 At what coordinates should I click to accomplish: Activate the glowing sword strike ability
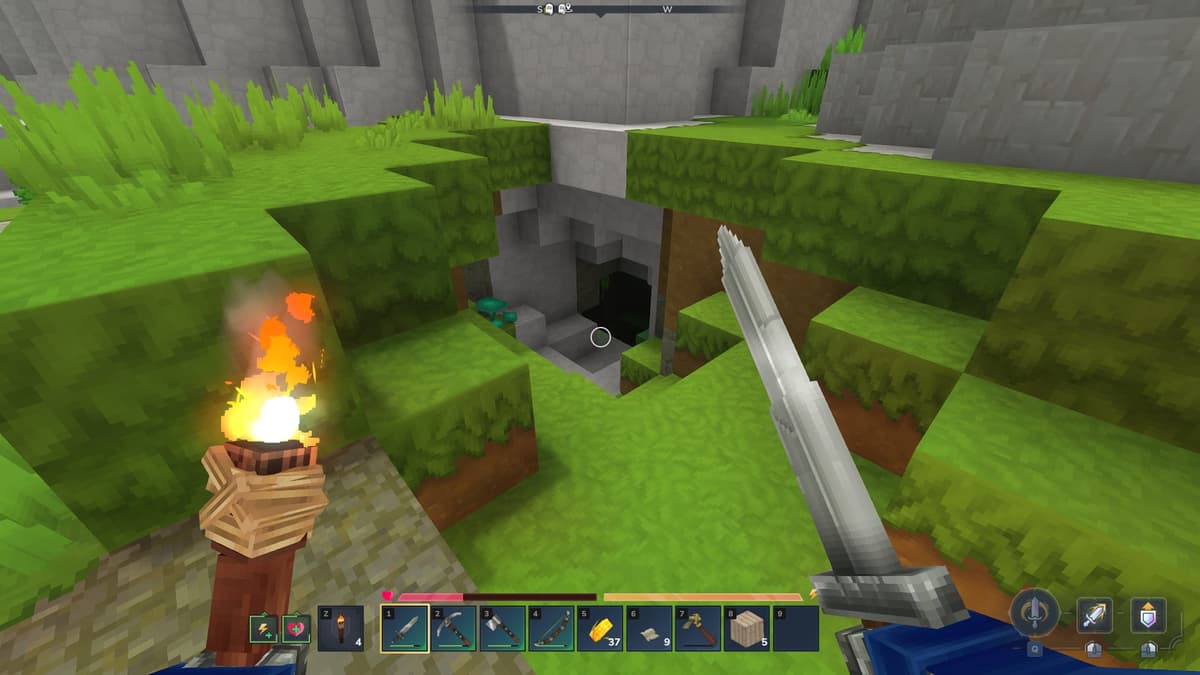1094,615
